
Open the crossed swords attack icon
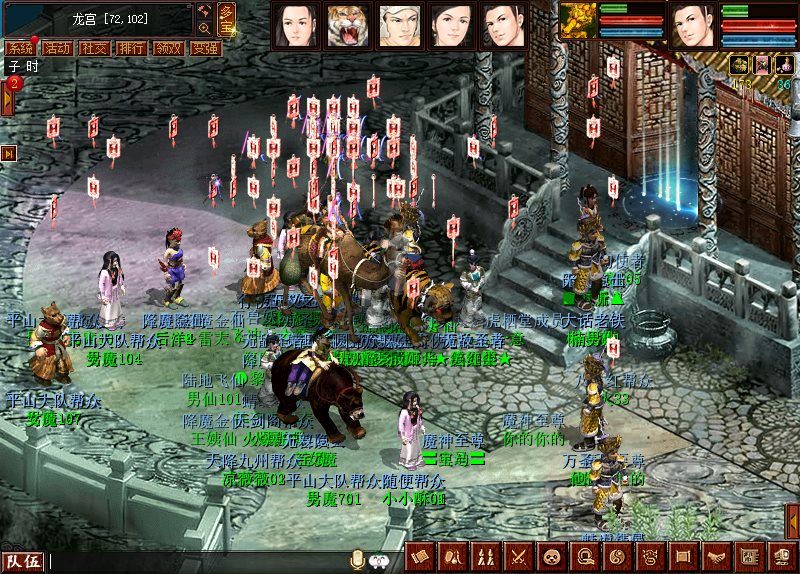coord(518,556)
